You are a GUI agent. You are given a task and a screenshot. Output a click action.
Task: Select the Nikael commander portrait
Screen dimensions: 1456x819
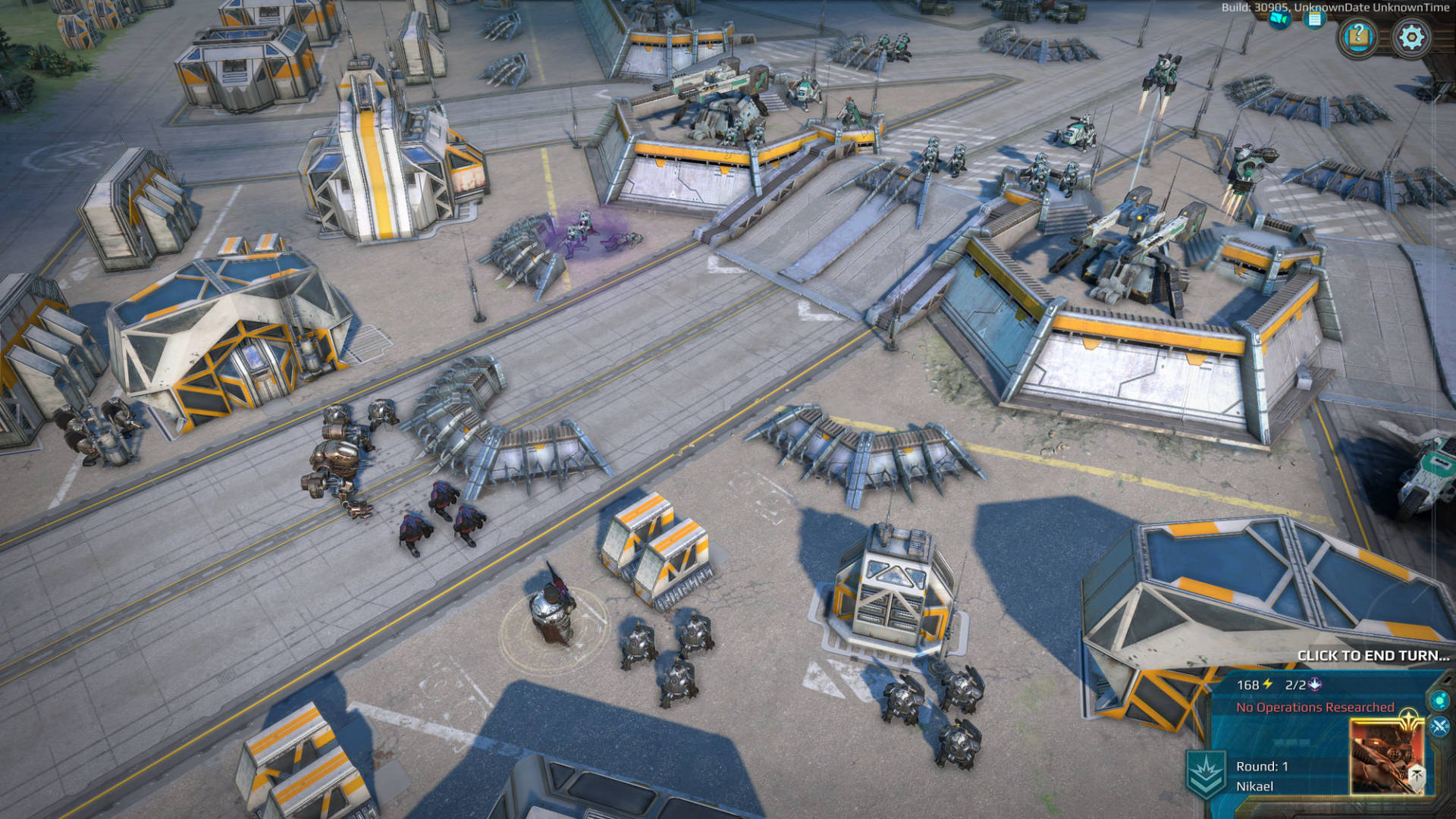(1386, 756)
